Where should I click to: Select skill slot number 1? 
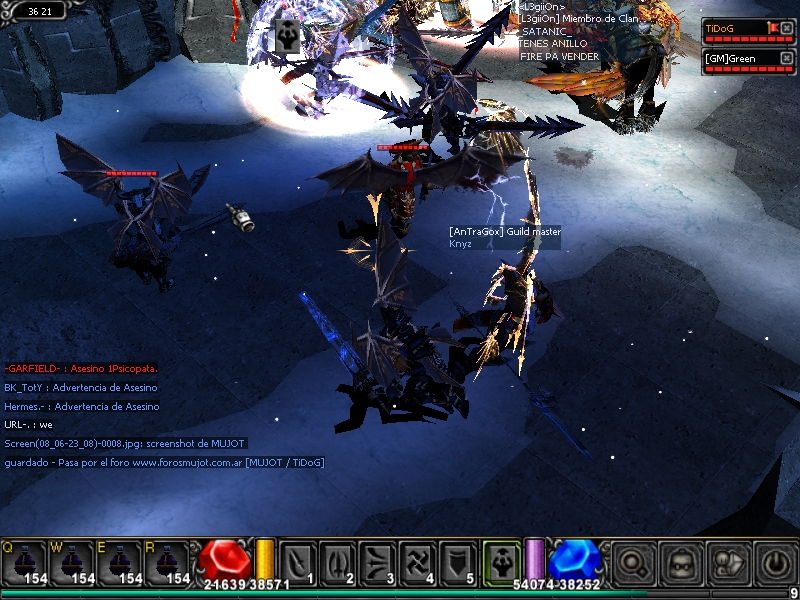(298, 562)
